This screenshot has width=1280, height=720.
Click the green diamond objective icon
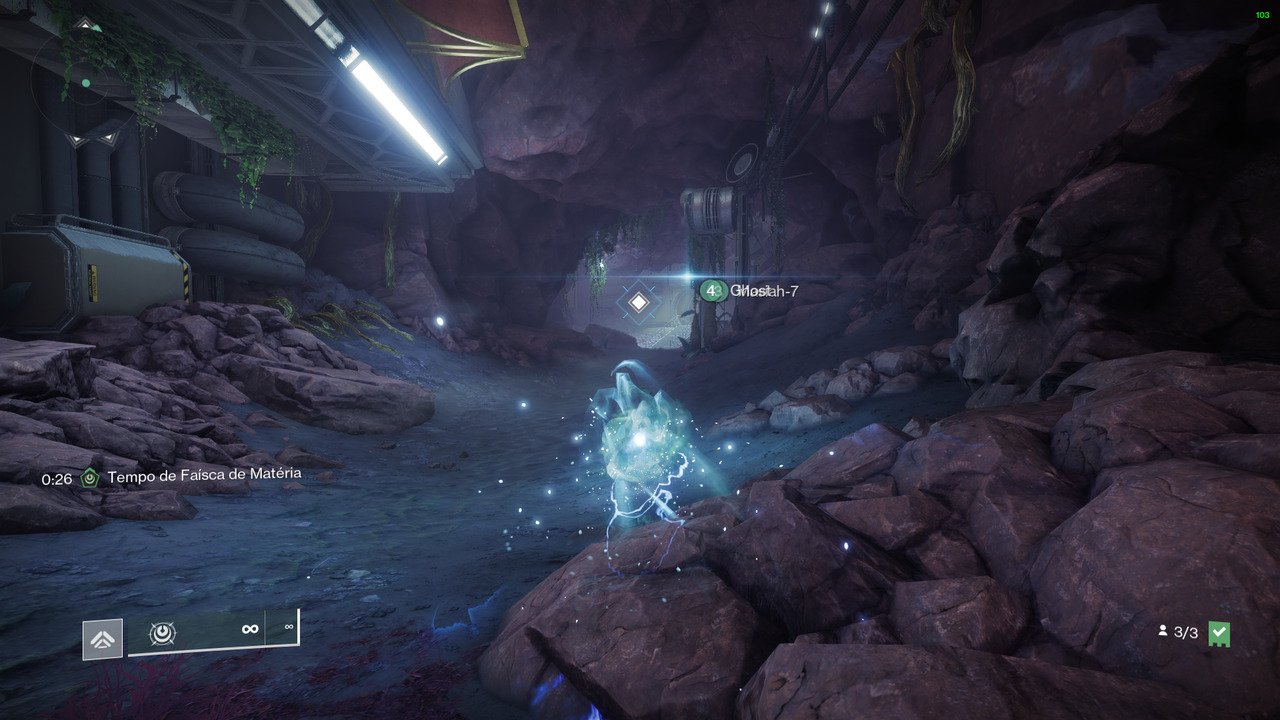point(88,477)
